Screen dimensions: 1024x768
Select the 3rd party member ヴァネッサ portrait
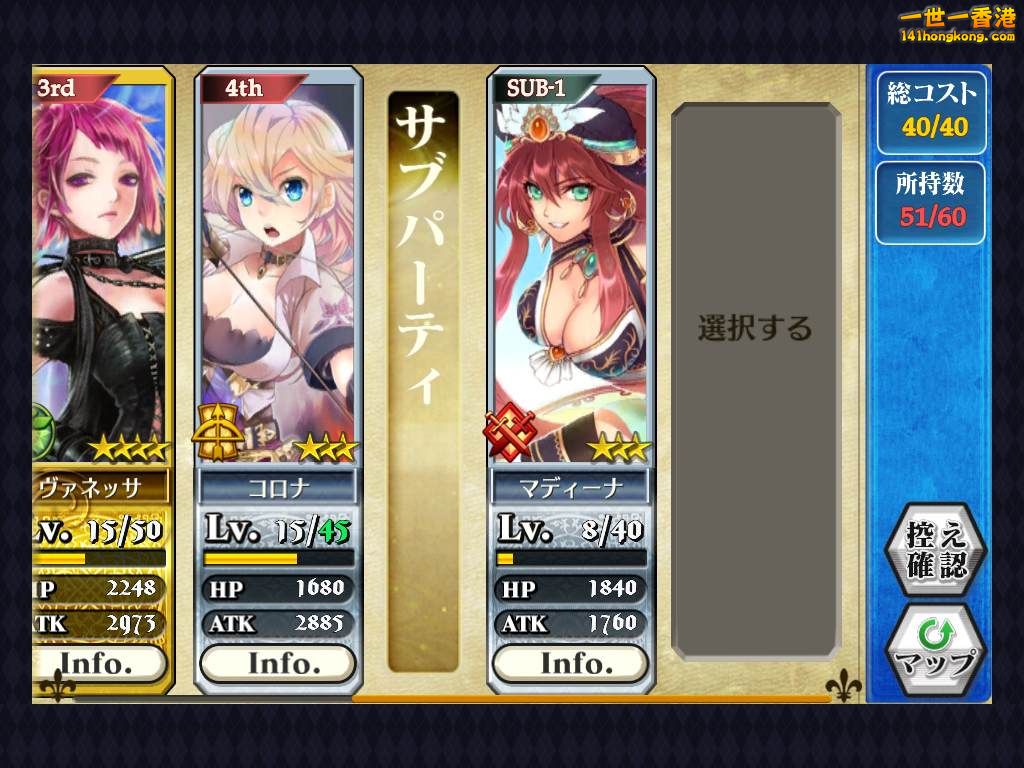point(100,270)
